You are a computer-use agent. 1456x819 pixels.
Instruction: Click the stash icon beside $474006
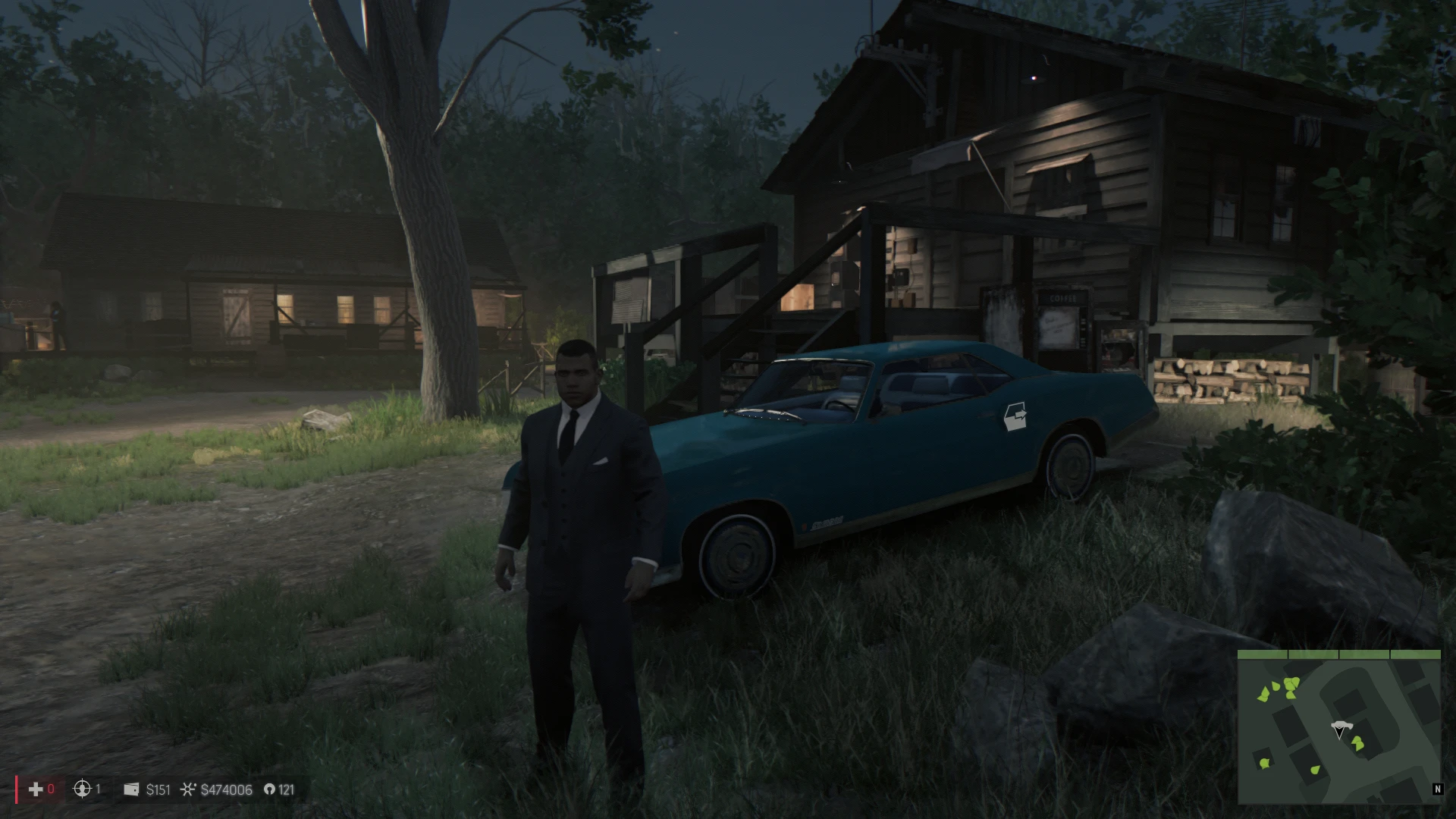tap(187, 789)
